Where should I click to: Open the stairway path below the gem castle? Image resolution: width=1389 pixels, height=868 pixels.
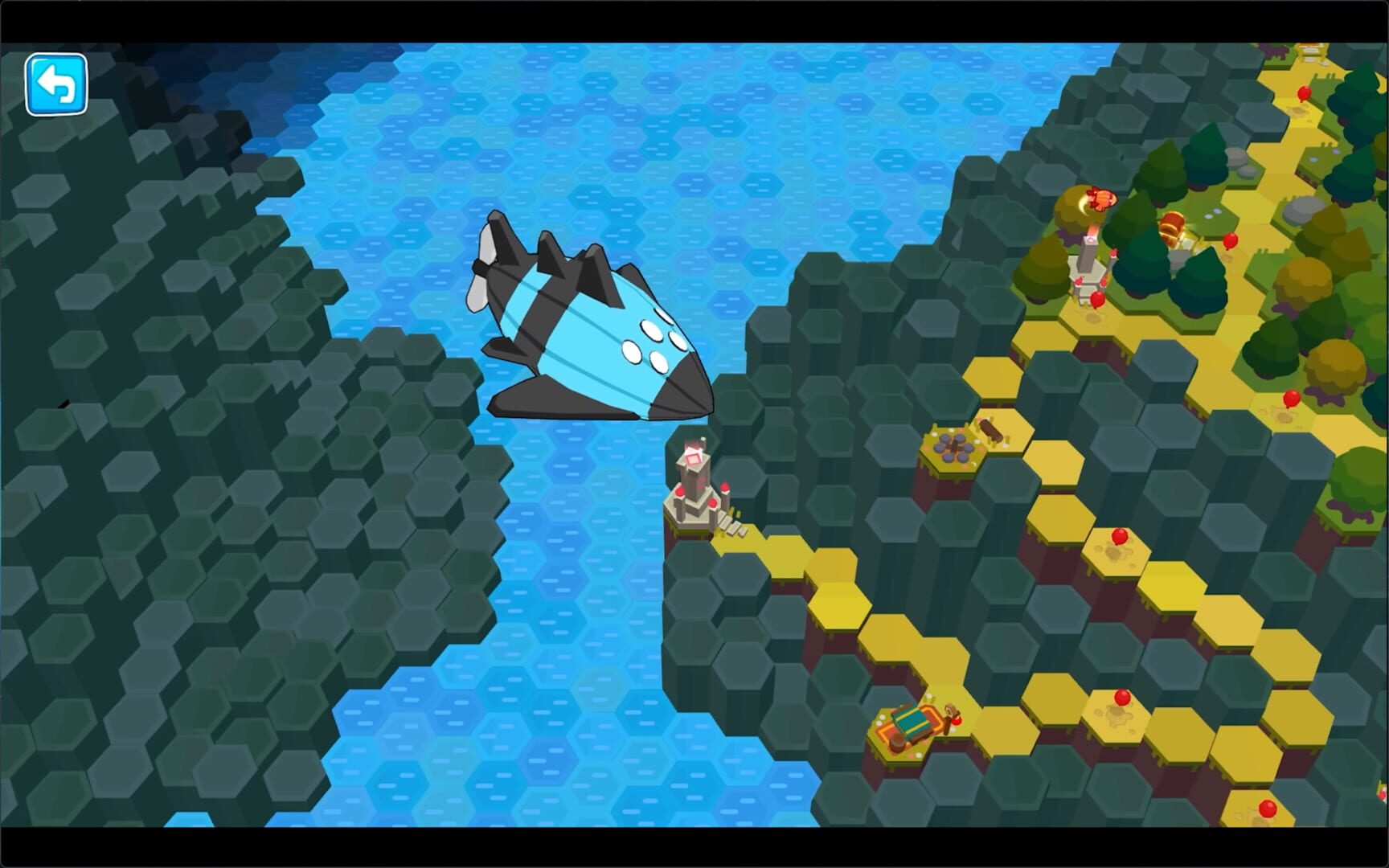coord(732,526)
